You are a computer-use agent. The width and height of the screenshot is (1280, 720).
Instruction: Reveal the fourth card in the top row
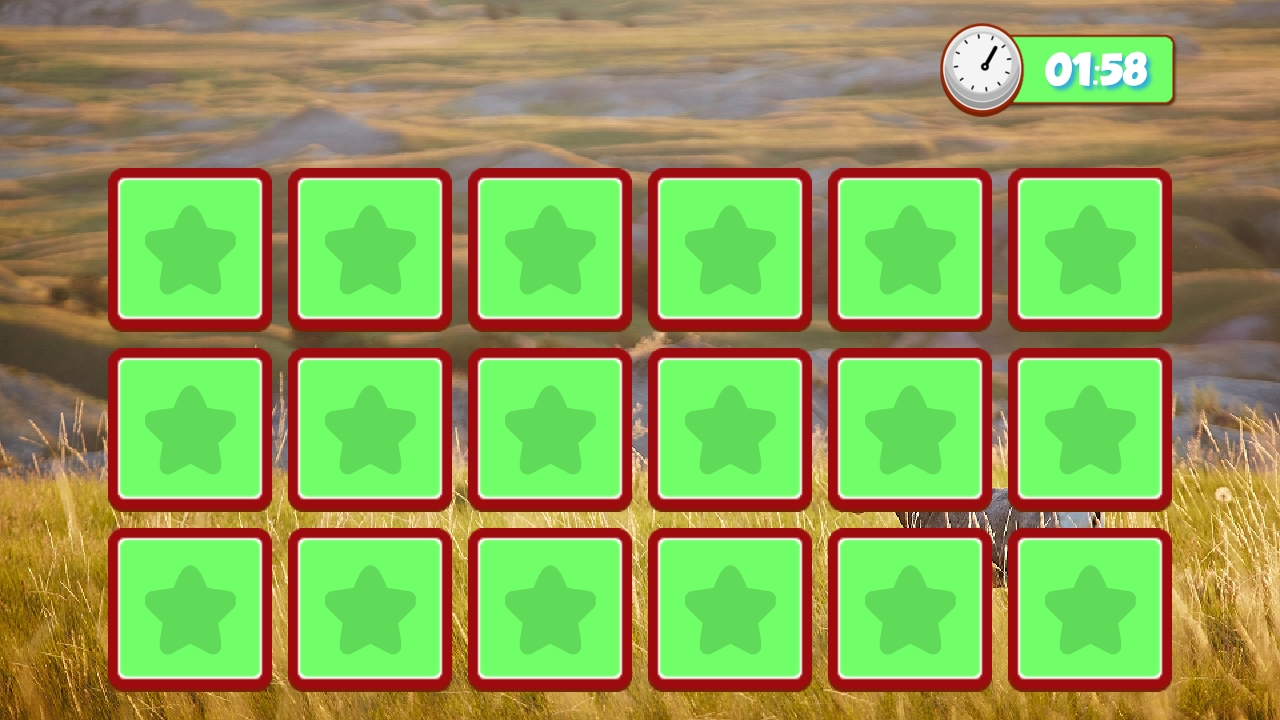(x=729, y=248)
